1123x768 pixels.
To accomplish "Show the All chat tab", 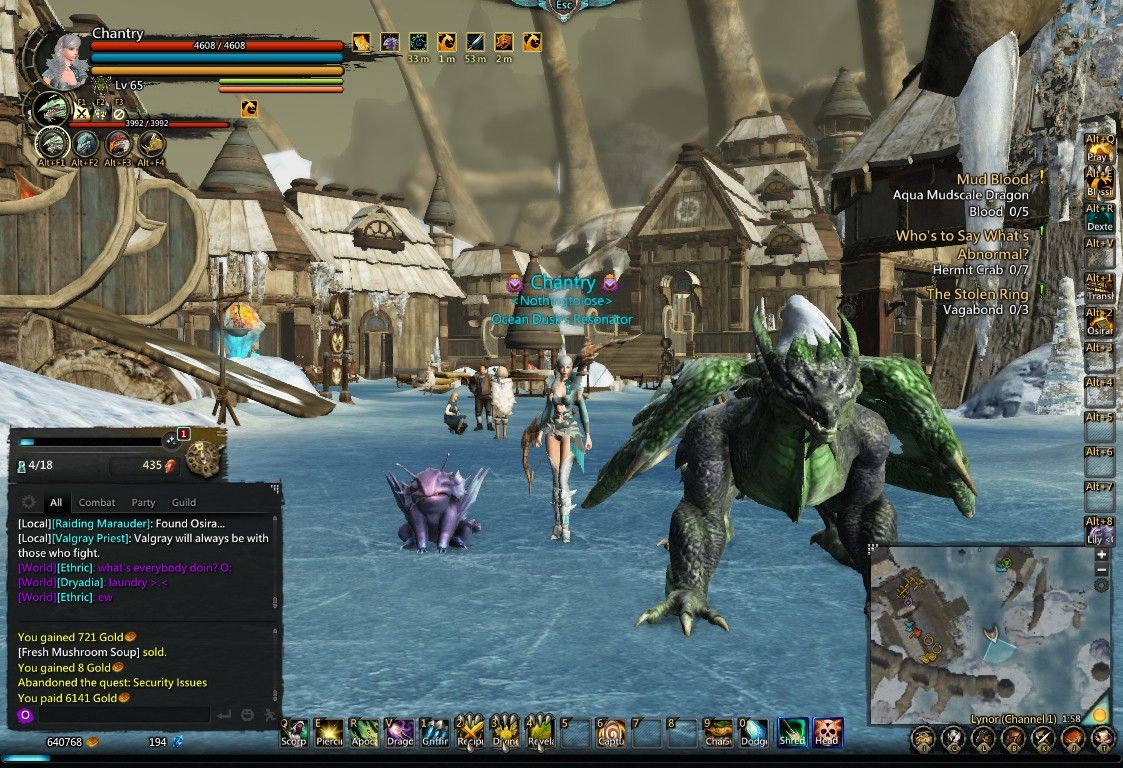I will (56, 503).
